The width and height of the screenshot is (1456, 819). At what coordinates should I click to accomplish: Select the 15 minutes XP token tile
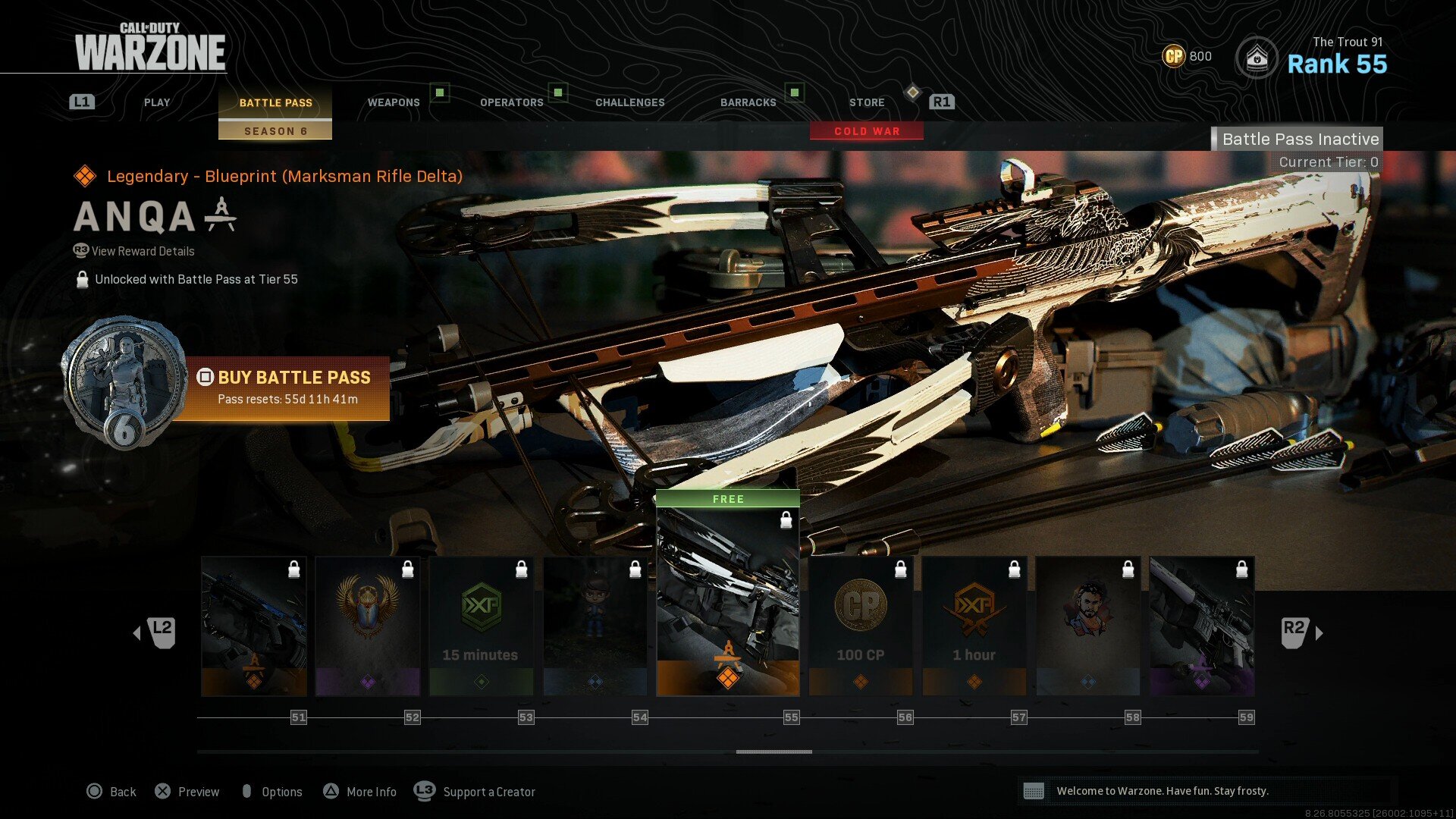pyautogui.click(x=482, y=626)
